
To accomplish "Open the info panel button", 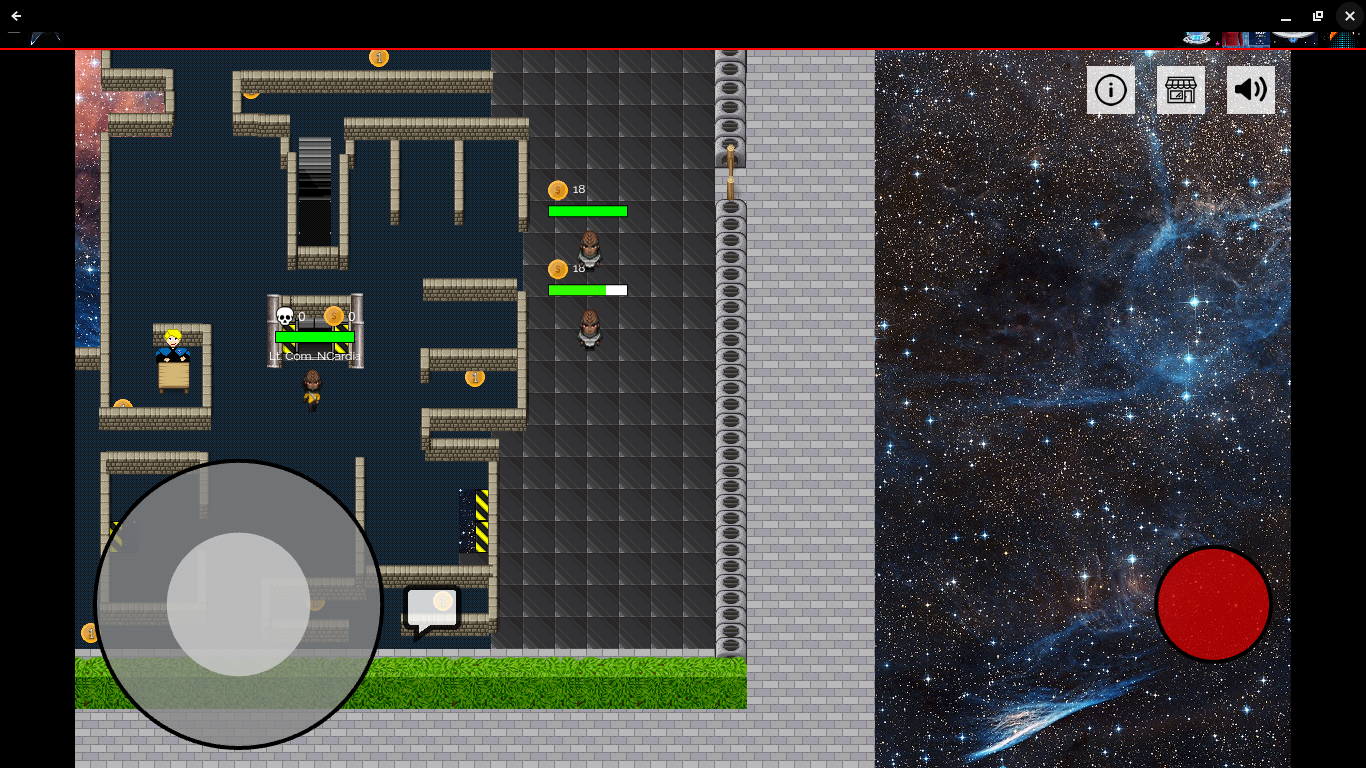I will [1111, 90].
